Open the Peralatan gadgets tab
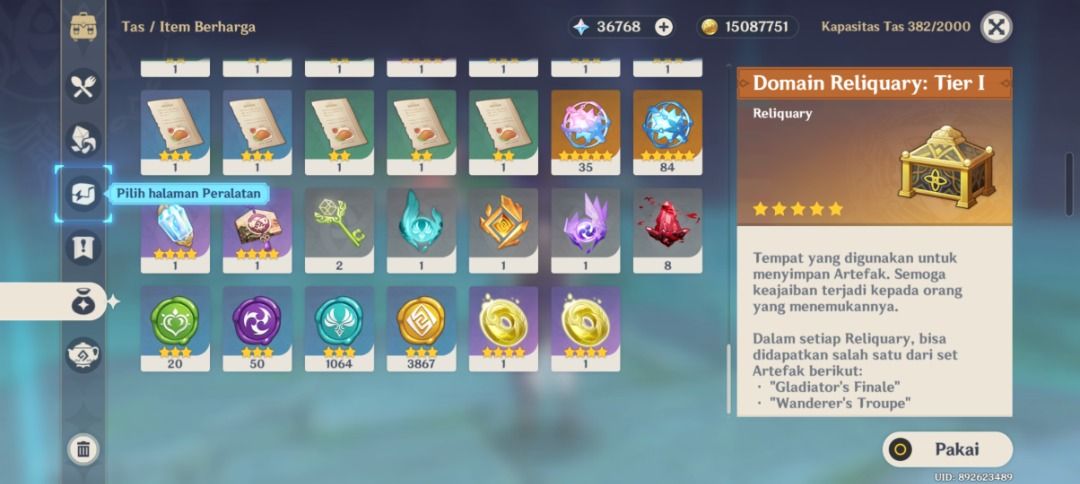 tap(83, 193)
